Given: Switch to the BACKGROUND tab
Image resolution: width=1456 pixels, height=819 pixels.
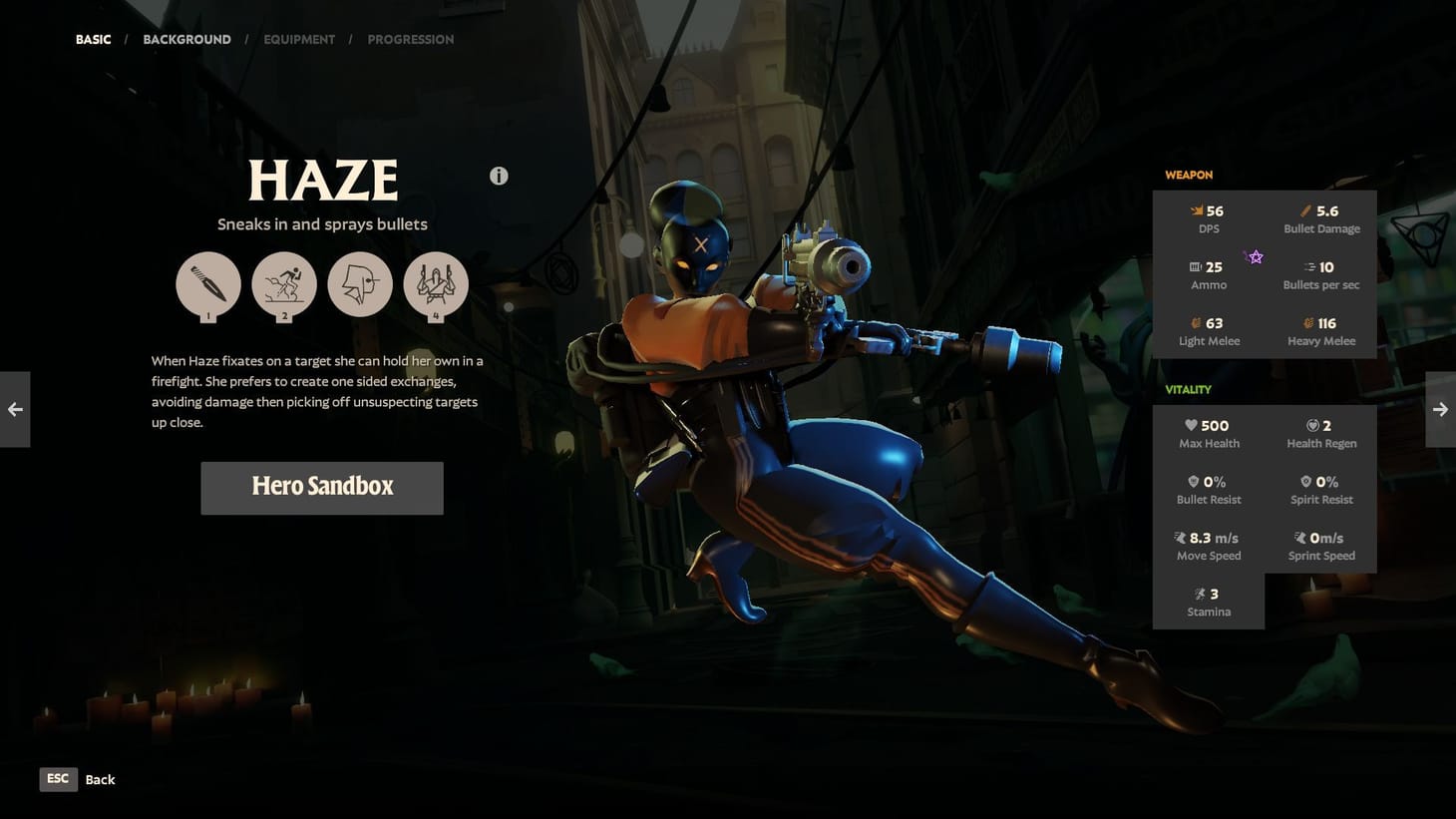Looking at the screenshot, I should pyautogui.click(x=186, y=39).
